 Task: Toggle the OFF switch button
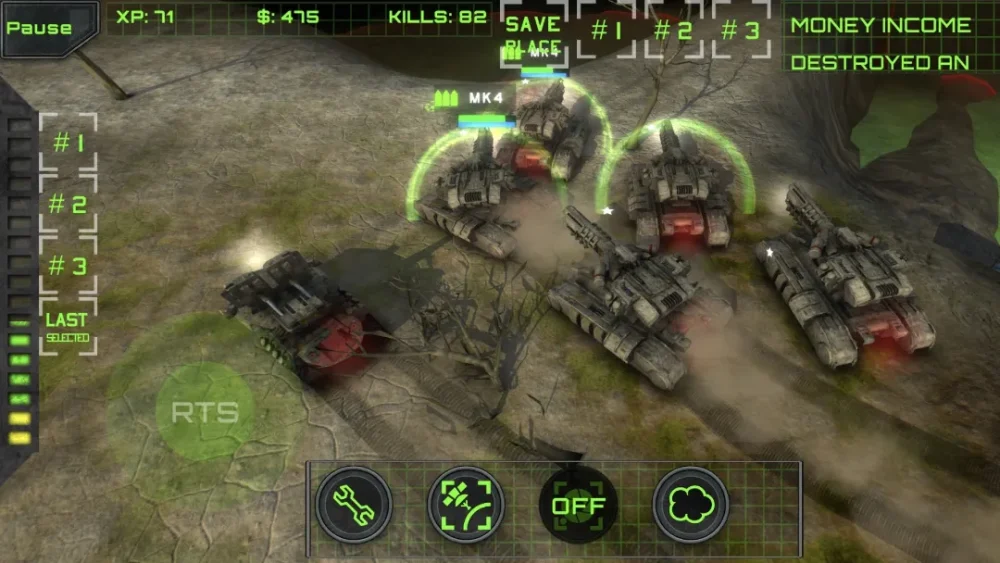point(578,504)
